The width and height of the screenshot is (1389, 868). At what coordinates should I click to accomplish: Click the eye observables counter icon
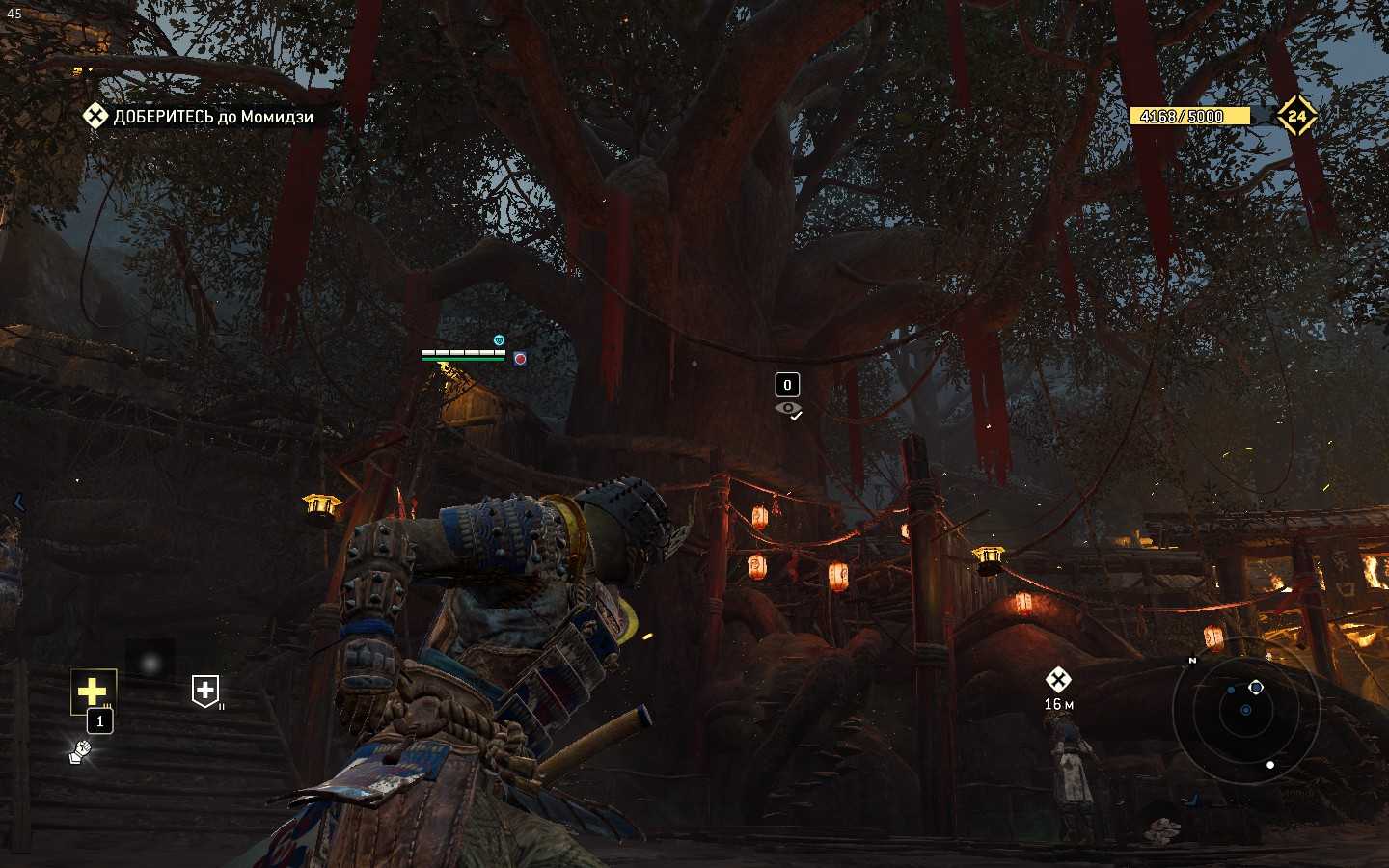point(788,409)
